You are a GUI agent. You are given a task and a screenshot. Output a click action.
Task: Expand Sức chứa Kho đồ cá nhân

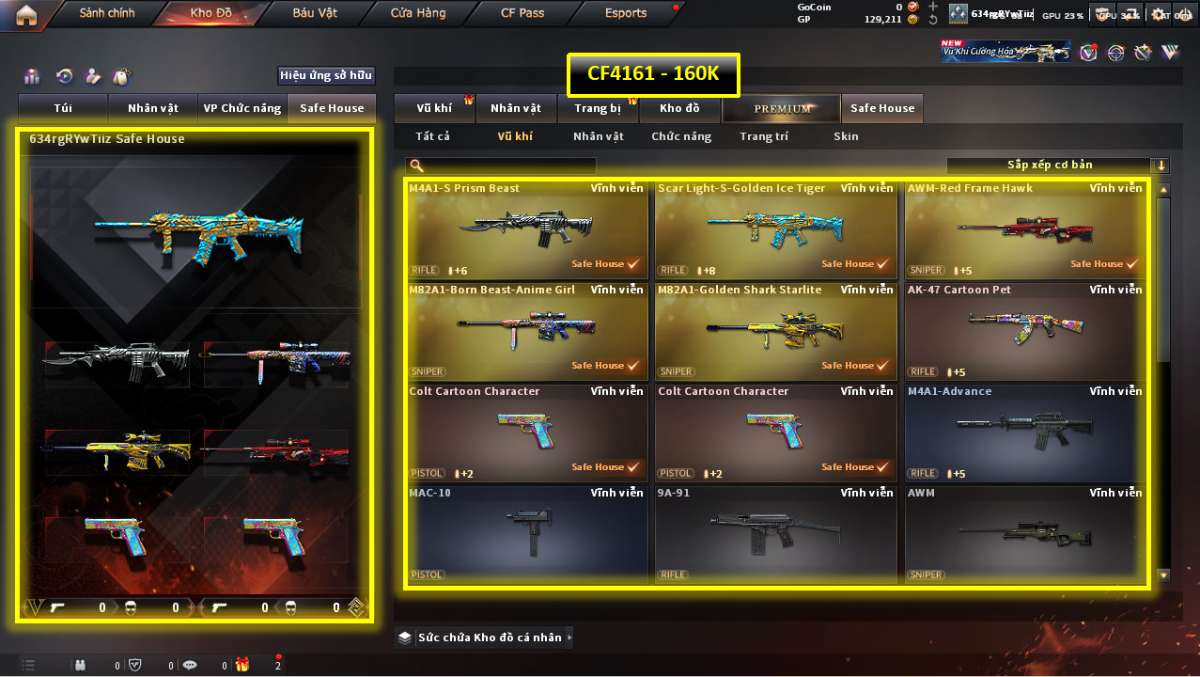click(487, 637)
